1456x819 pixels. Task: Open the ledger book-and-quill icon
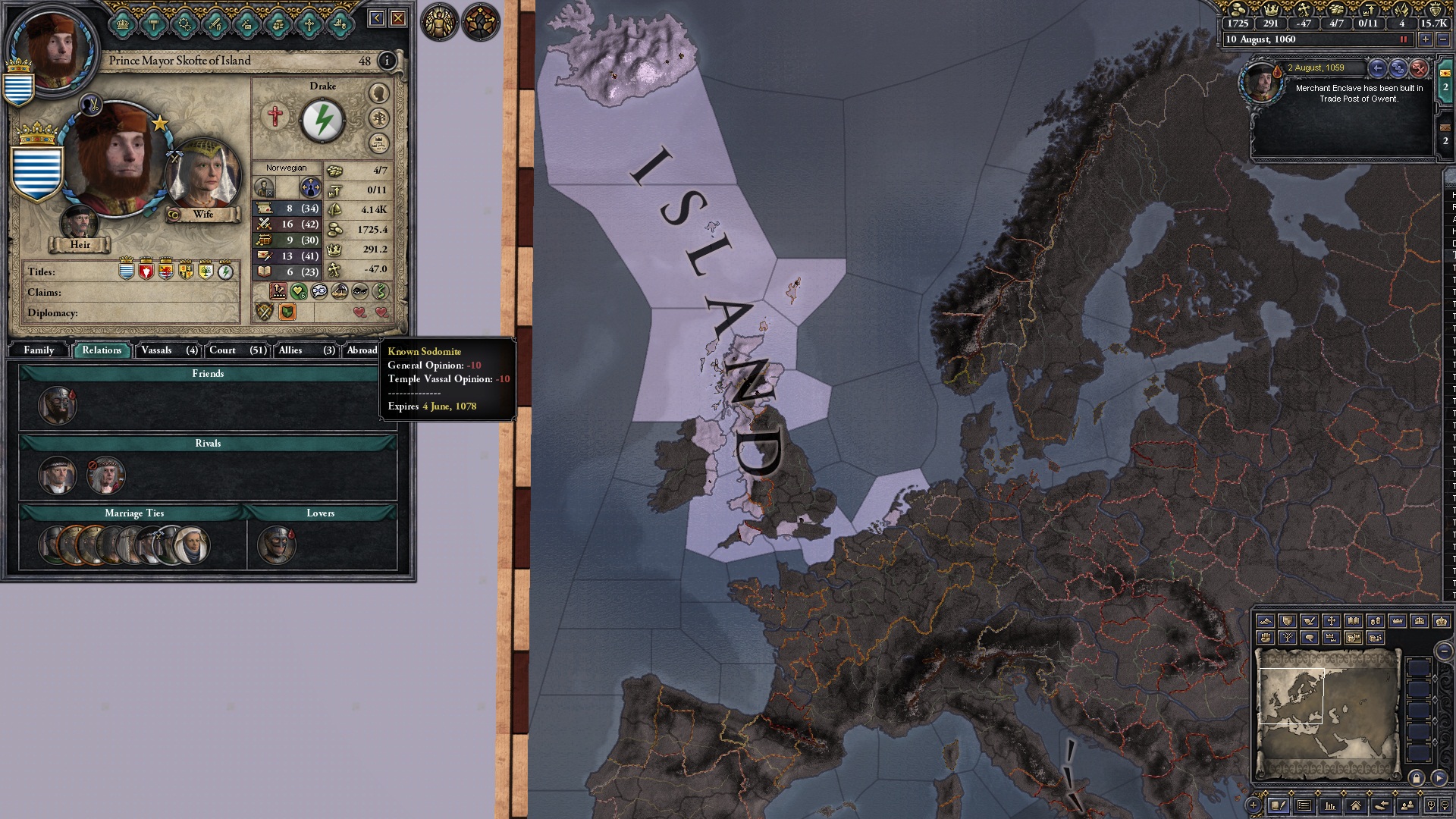click(1279, 806)
